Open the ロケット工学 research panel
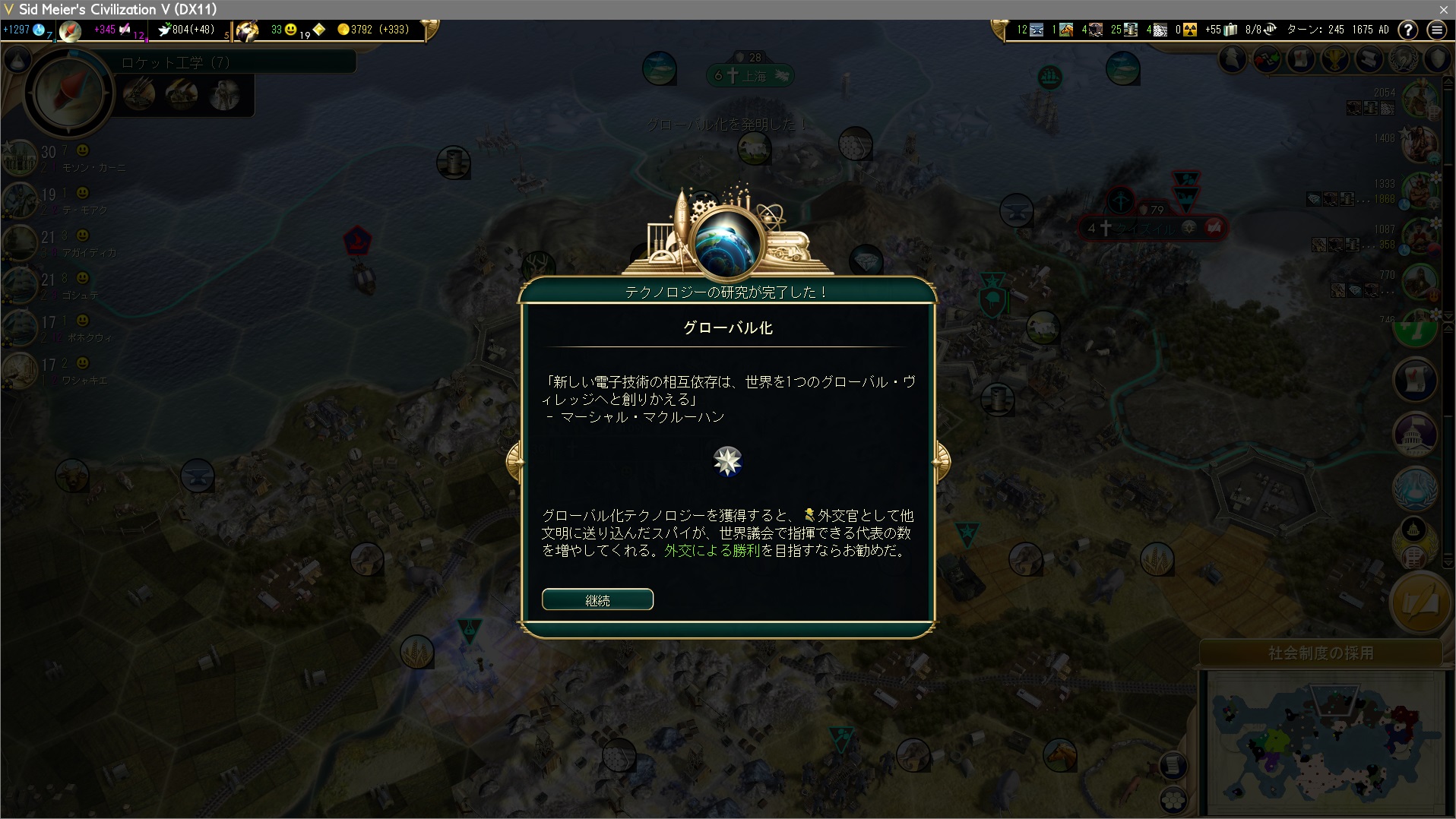The height and width of the screenshot is (819, 1456). pyautogui.click(x=175, y=62)
